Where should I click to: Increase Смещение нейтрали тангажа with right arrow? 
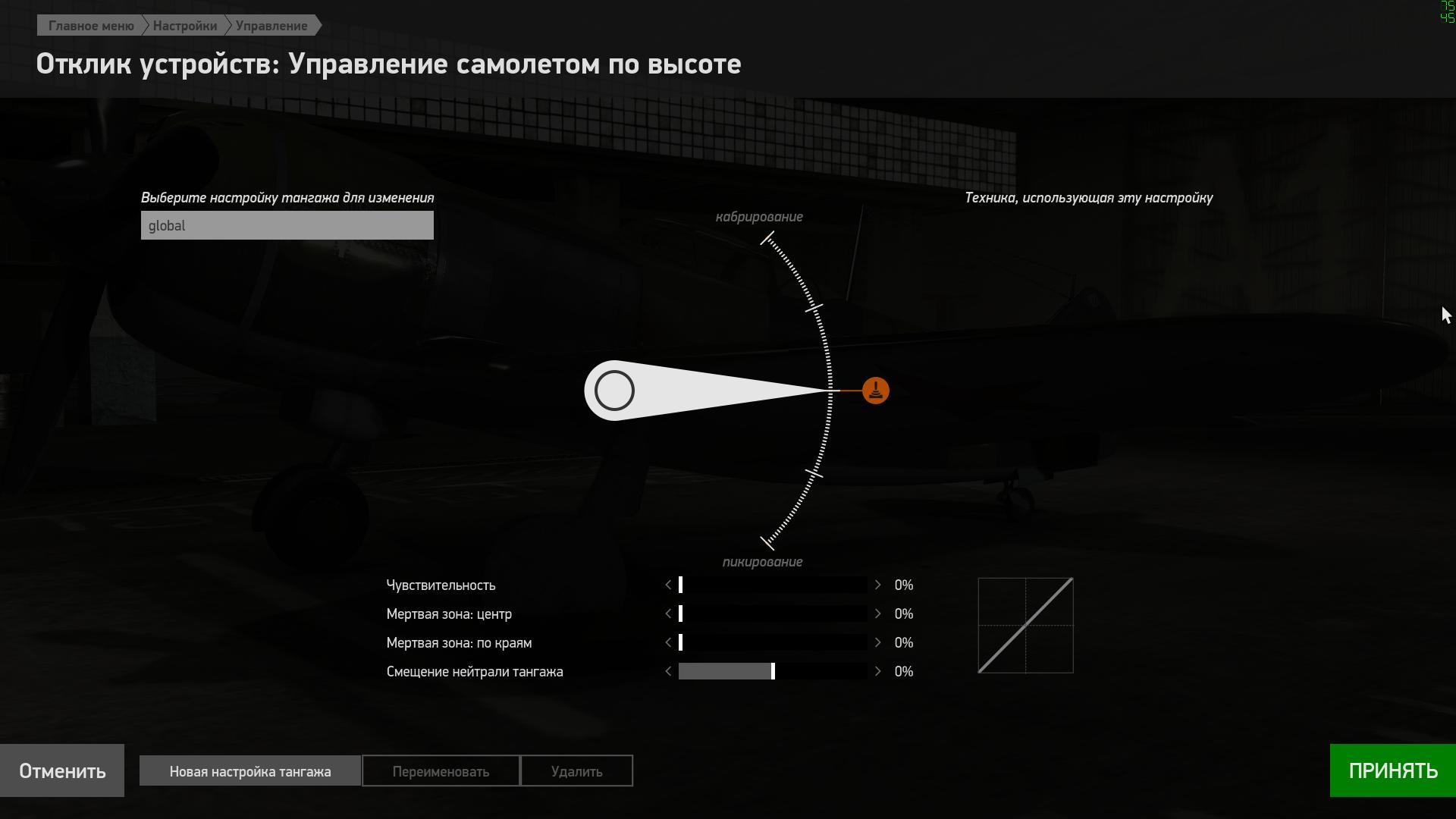click(x=877, y=671)
